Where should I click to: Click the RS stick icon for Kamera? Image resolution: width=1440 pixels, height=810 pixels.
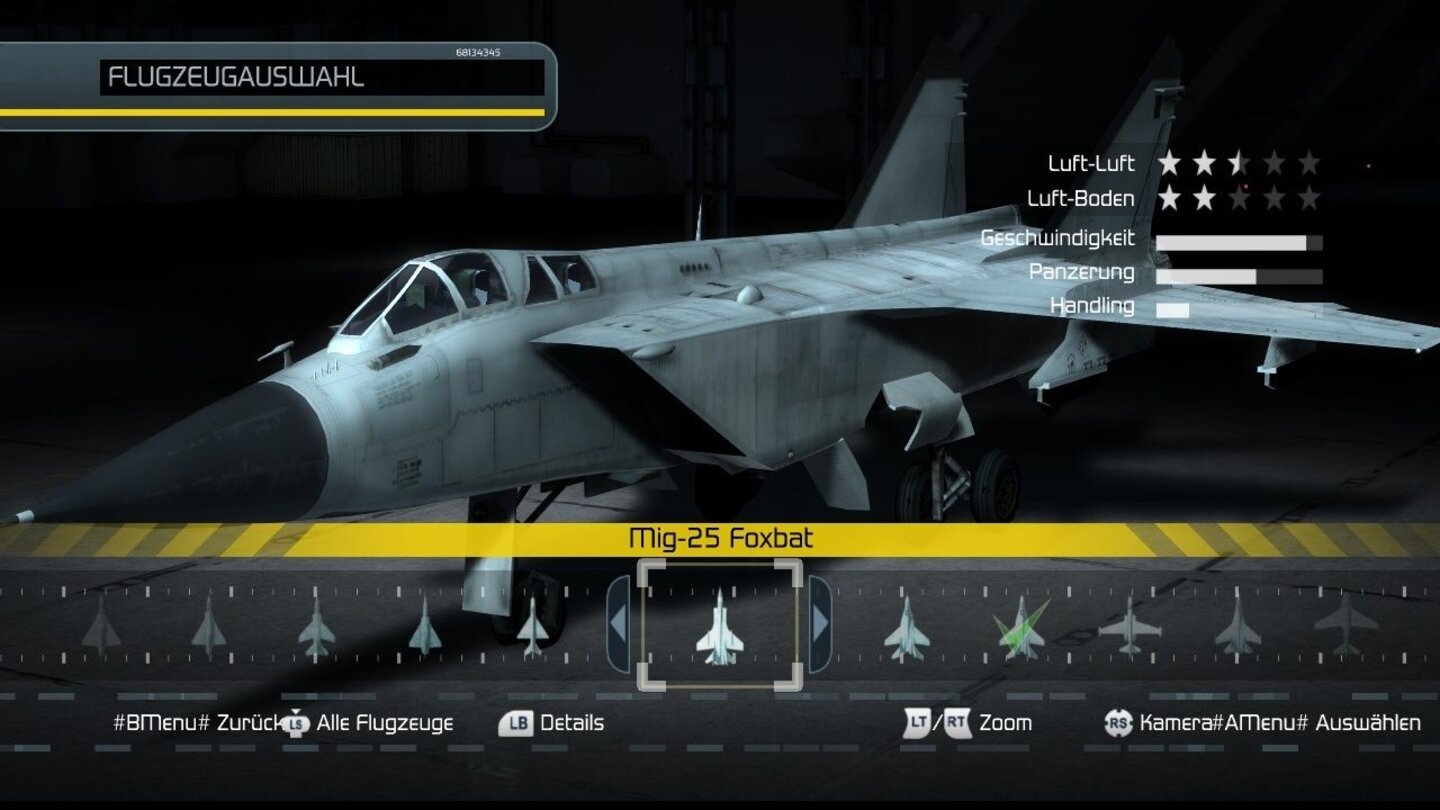tap(1119, 721)
